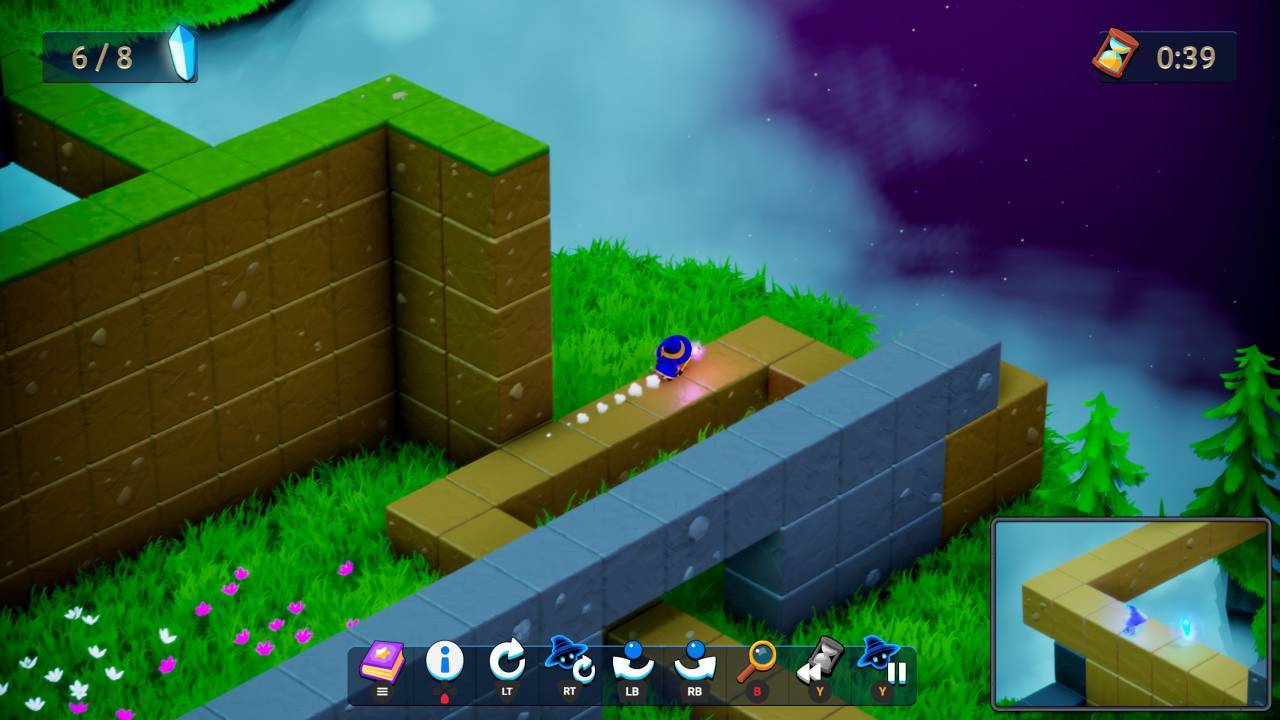Viewport: 1280px width, 720px height.
Task: Show the info panel
Action: 444,662
